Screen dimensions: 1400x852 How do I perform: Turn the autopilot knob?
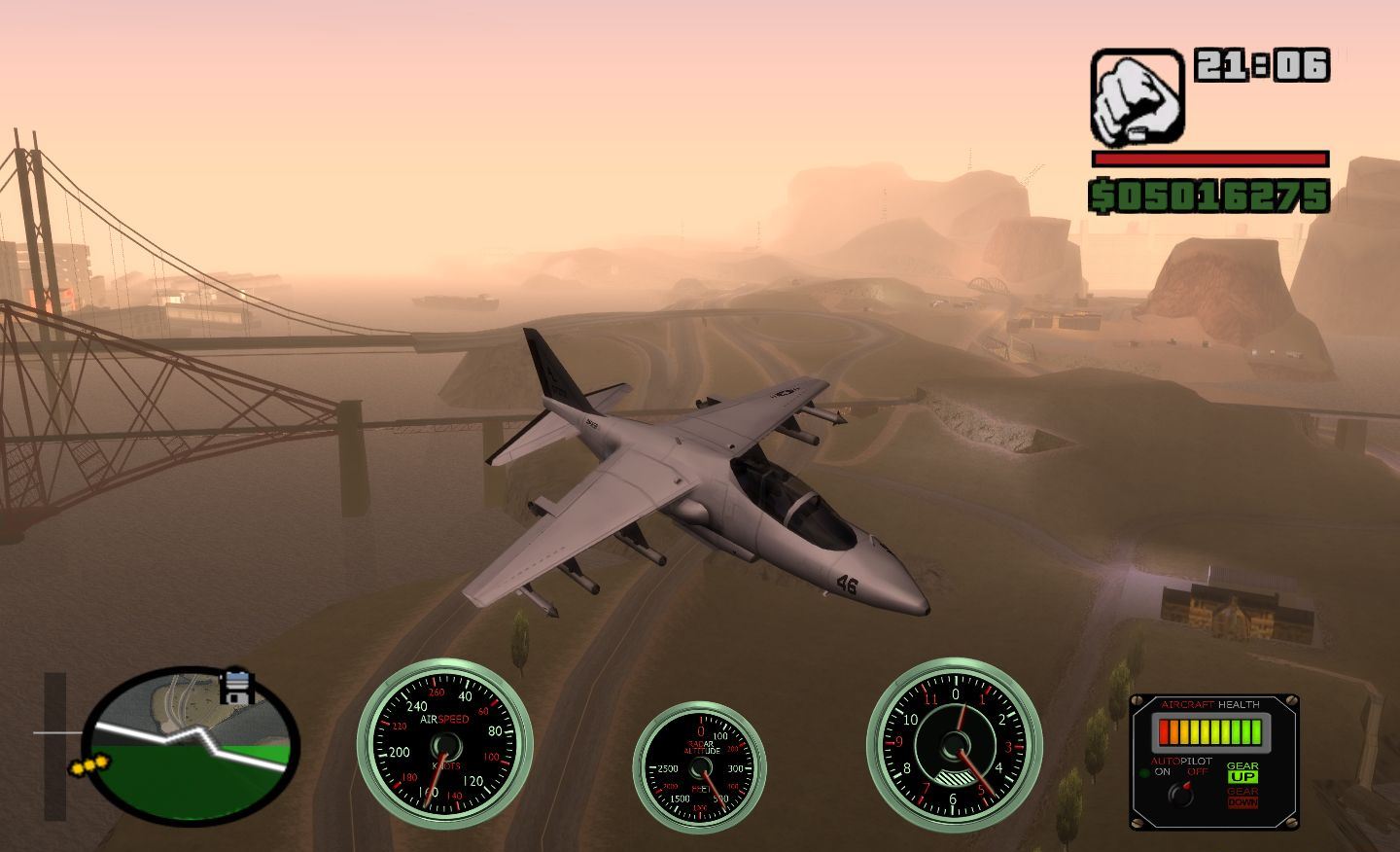click(1182, 795)
